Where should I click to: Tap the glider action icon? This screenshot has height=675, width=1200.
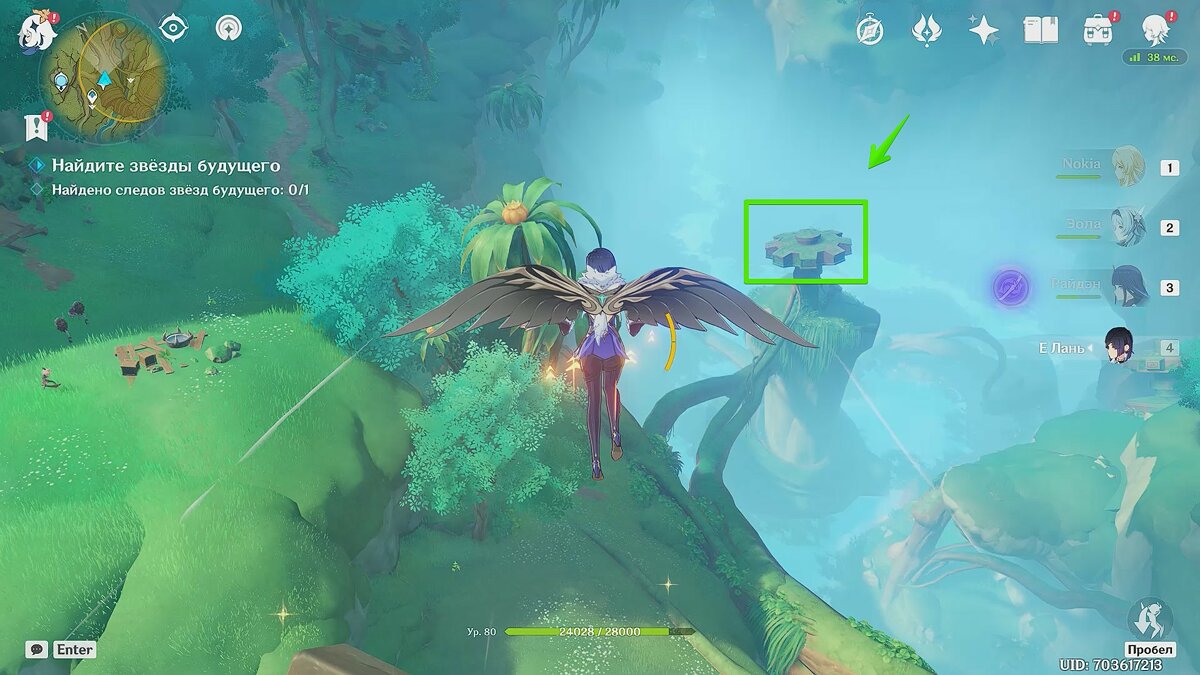tap(1147, 621)
